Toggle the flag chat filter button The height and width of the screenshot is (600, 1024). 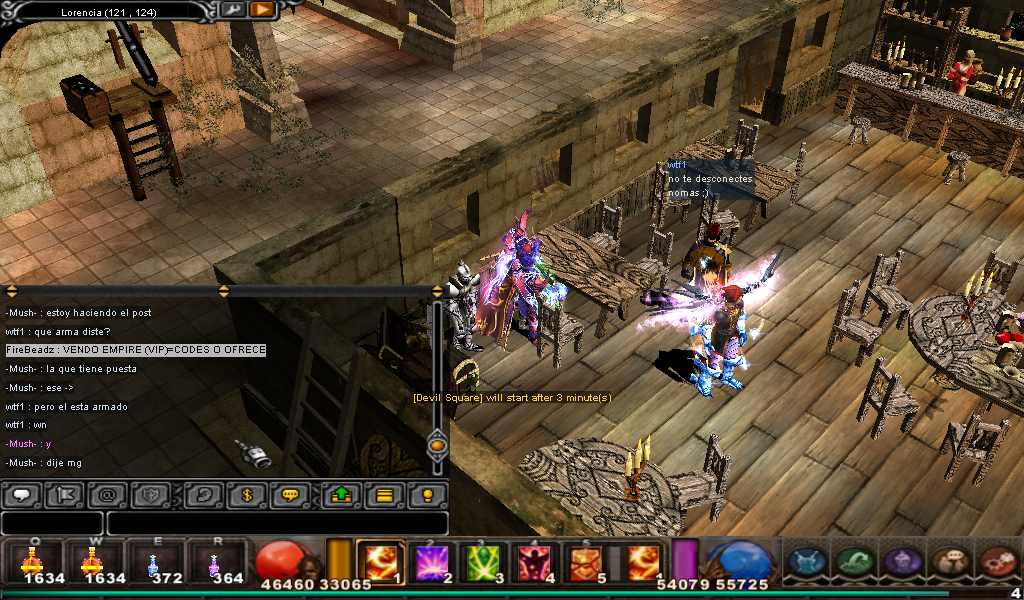coord(66,494)
